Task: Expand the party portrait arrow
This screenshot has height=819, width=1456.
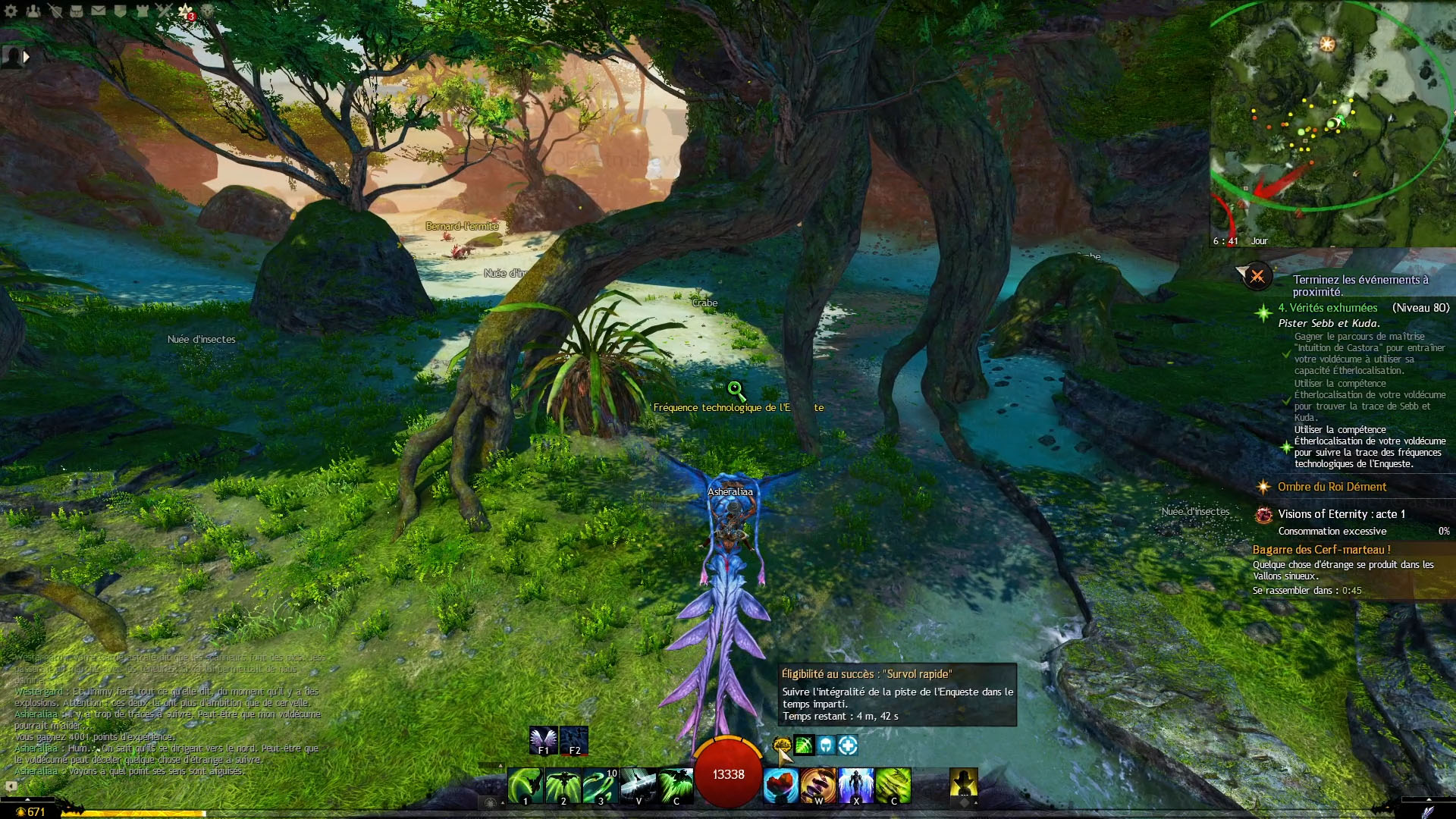Action: 27,56
